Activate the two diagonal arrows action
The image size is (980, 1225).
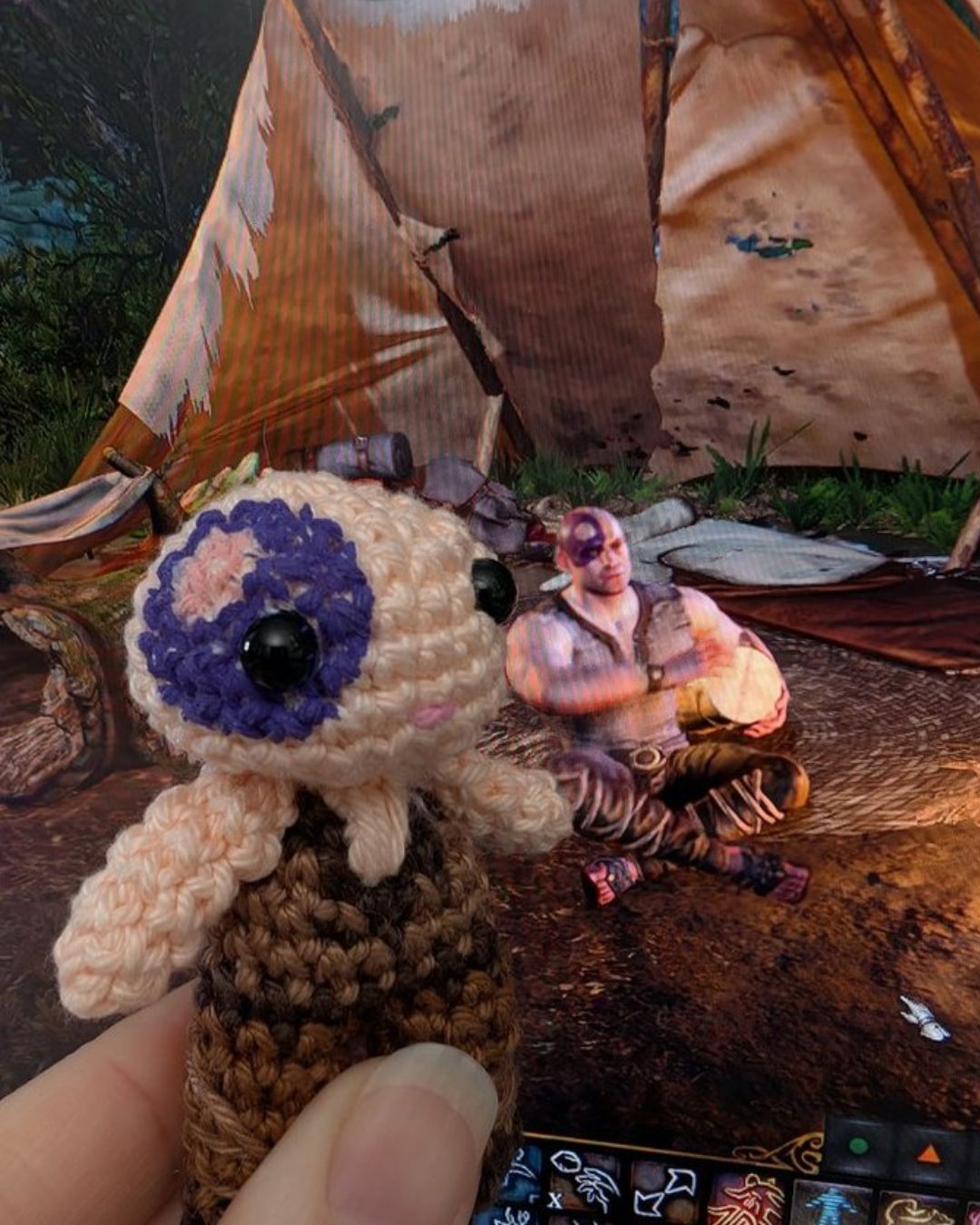667,1191
